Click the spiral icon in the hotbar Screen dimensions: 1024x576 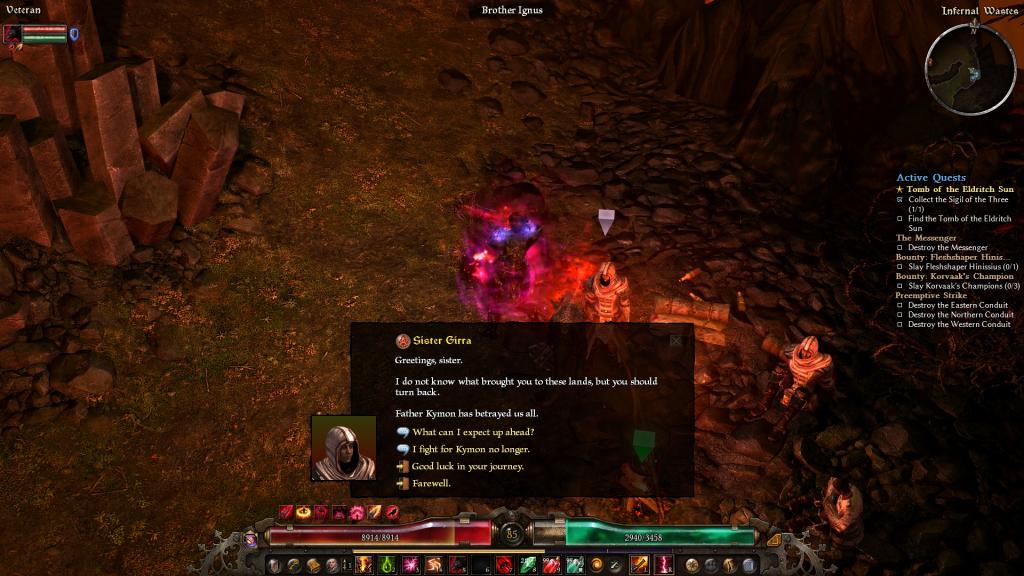pos(597,565)
